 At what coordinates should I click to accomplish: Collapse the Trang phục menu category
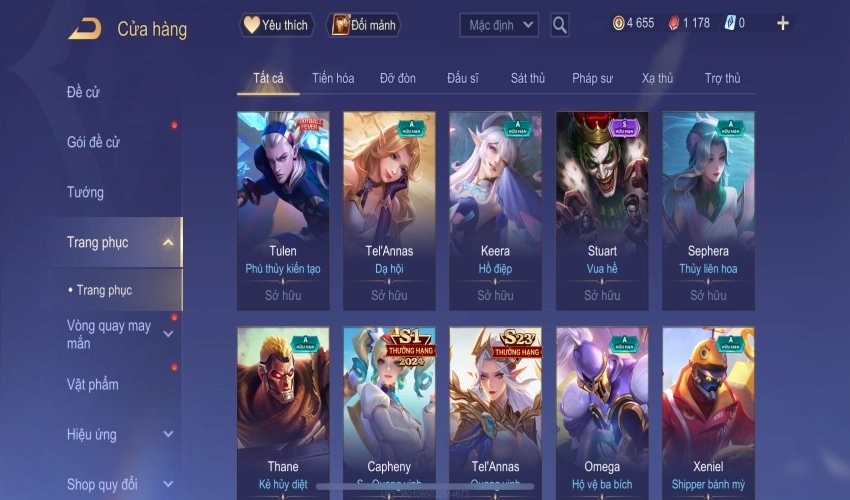168,242
